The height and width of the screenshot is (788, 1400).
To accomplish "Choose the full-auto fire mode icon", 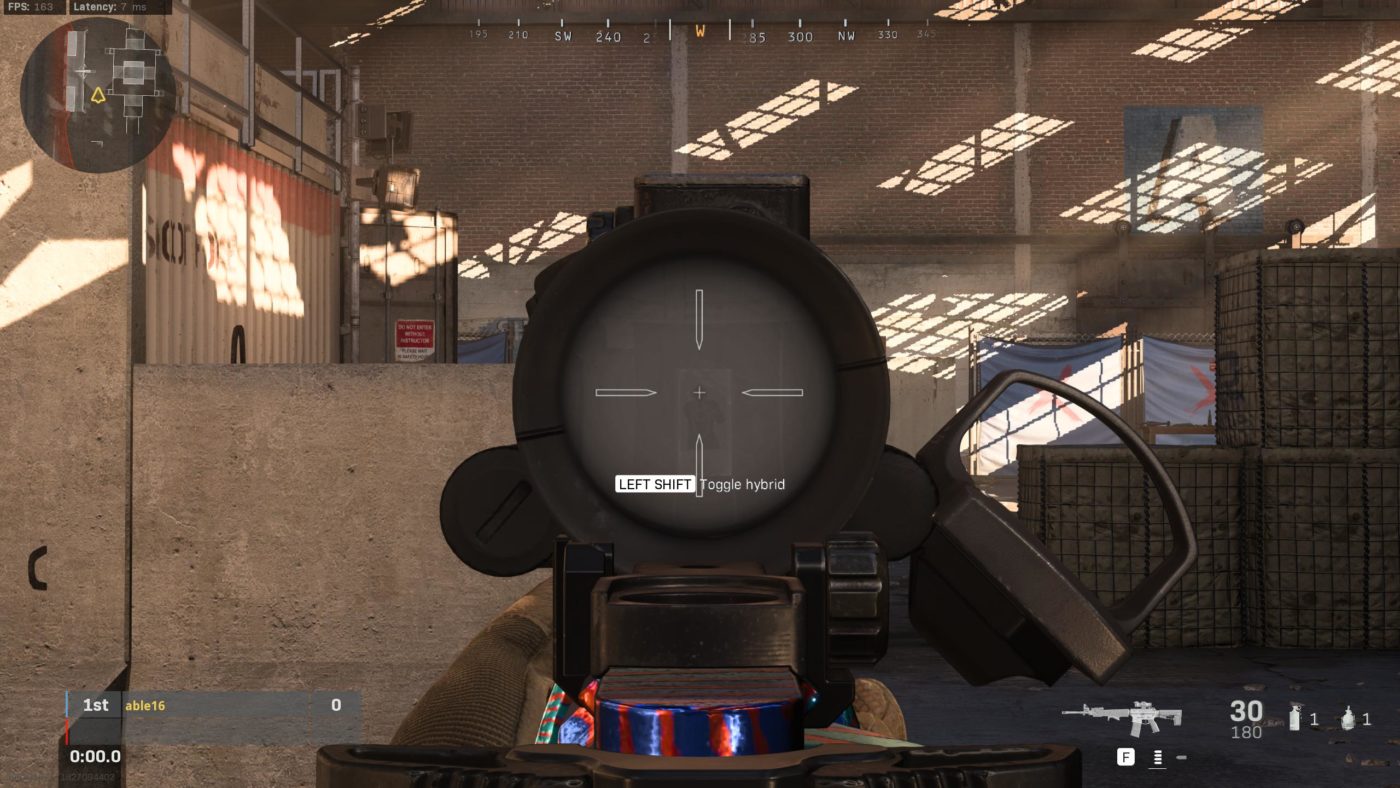I will (x=1157, y=758).
